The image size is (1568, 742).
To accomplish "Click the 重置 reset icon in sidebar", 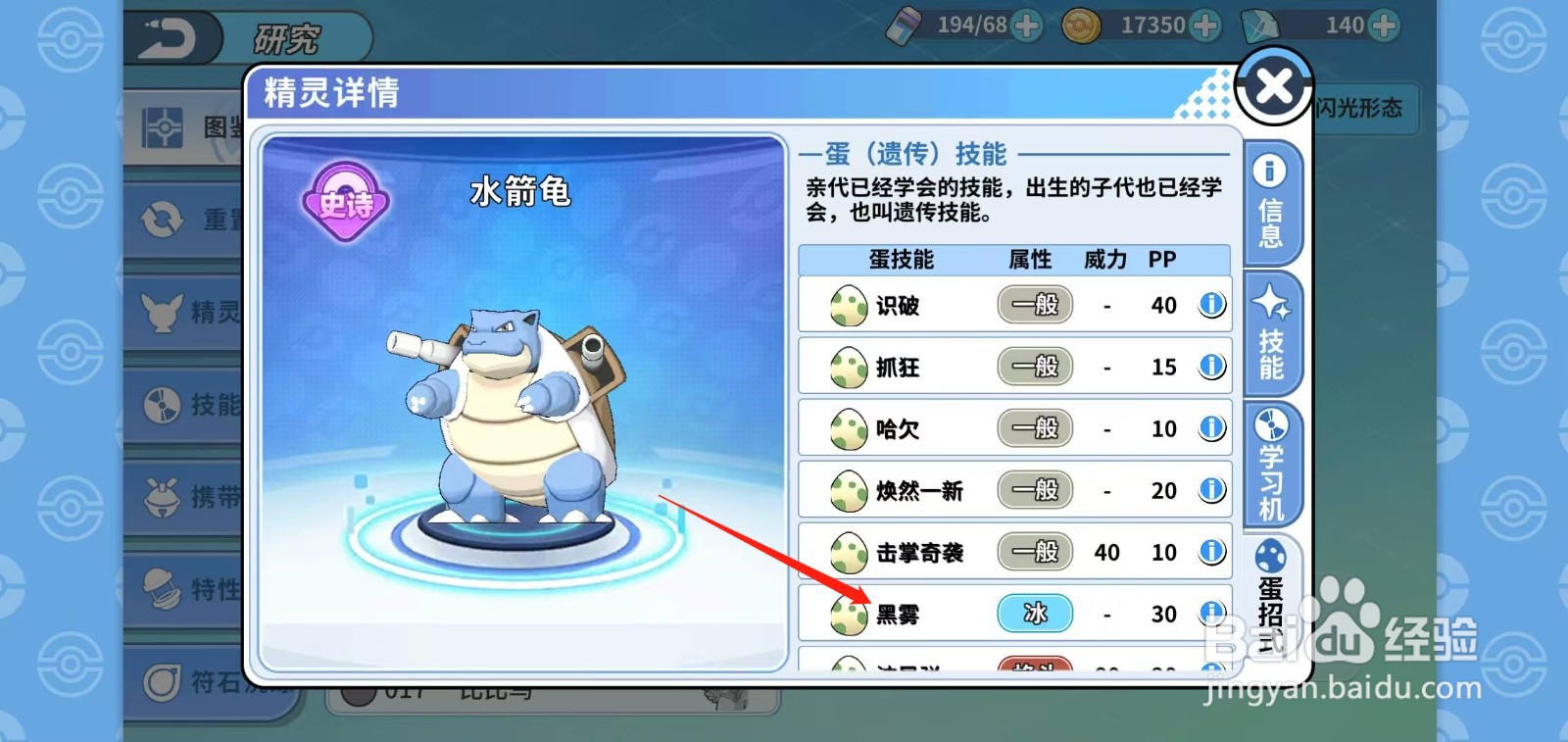I will [162, 221].
